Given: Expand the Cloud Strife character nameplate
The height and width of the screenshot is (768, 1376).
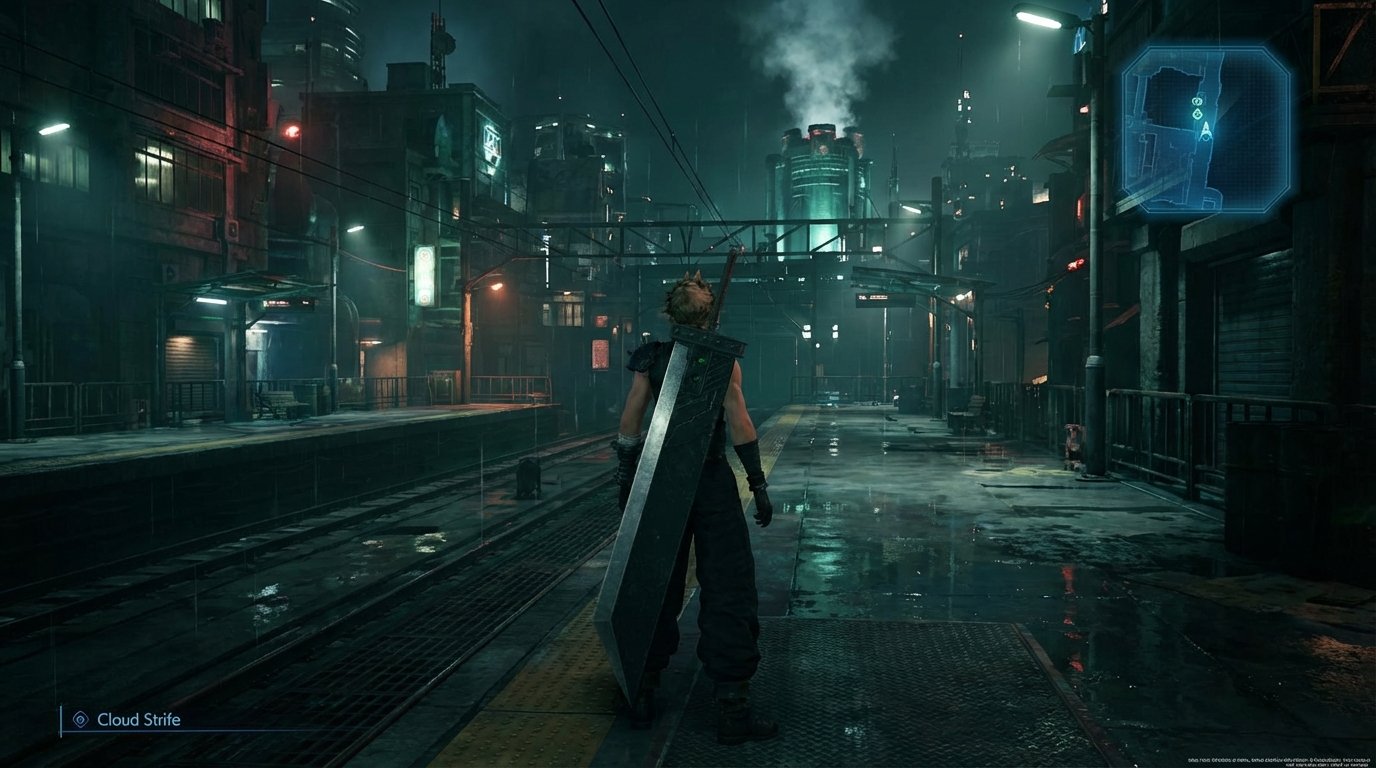Looking at the screenshot, I should (138, 719).
